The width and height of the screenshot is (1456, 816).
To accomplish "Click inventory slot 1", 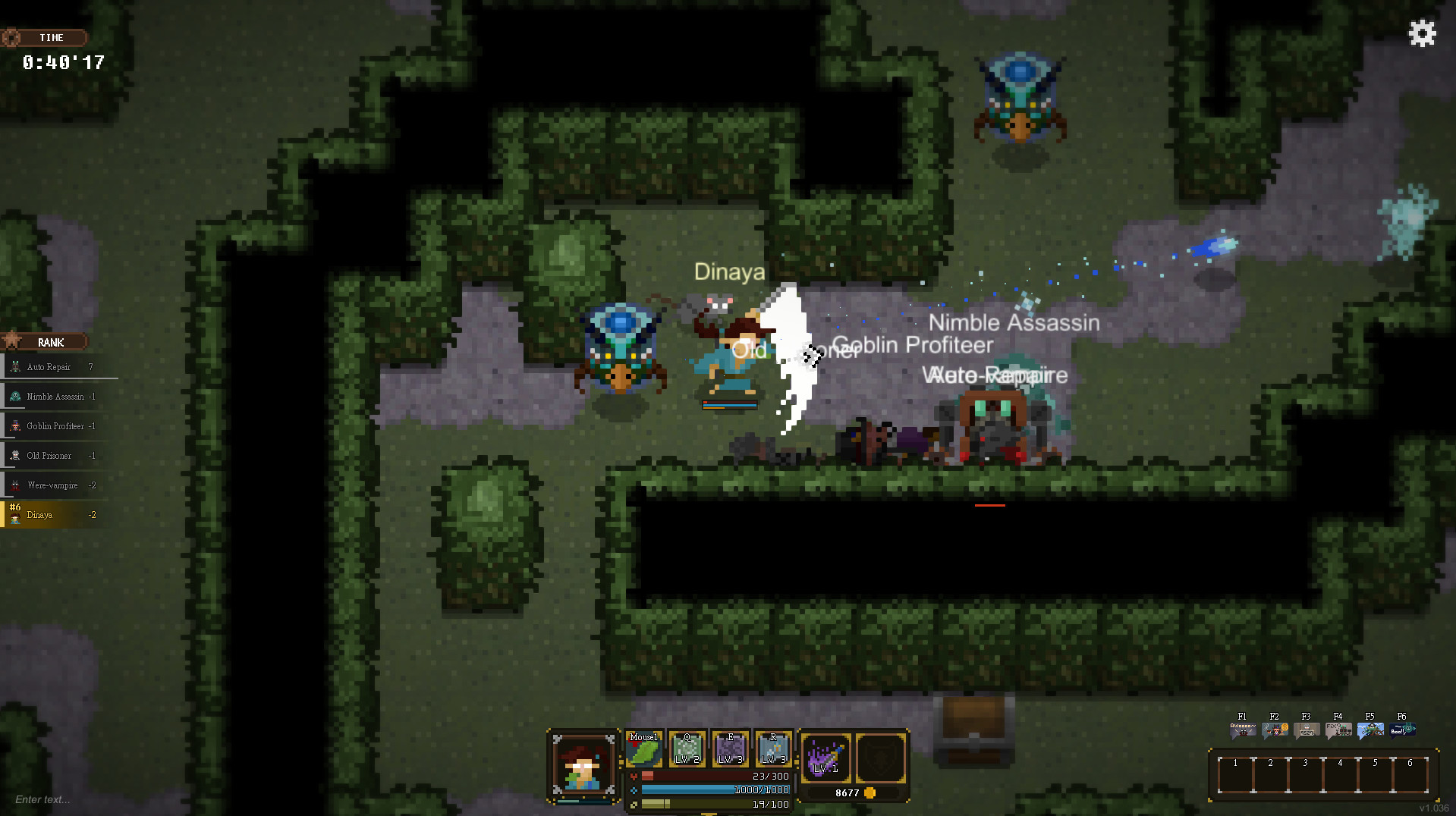I will pos(1235,773).
